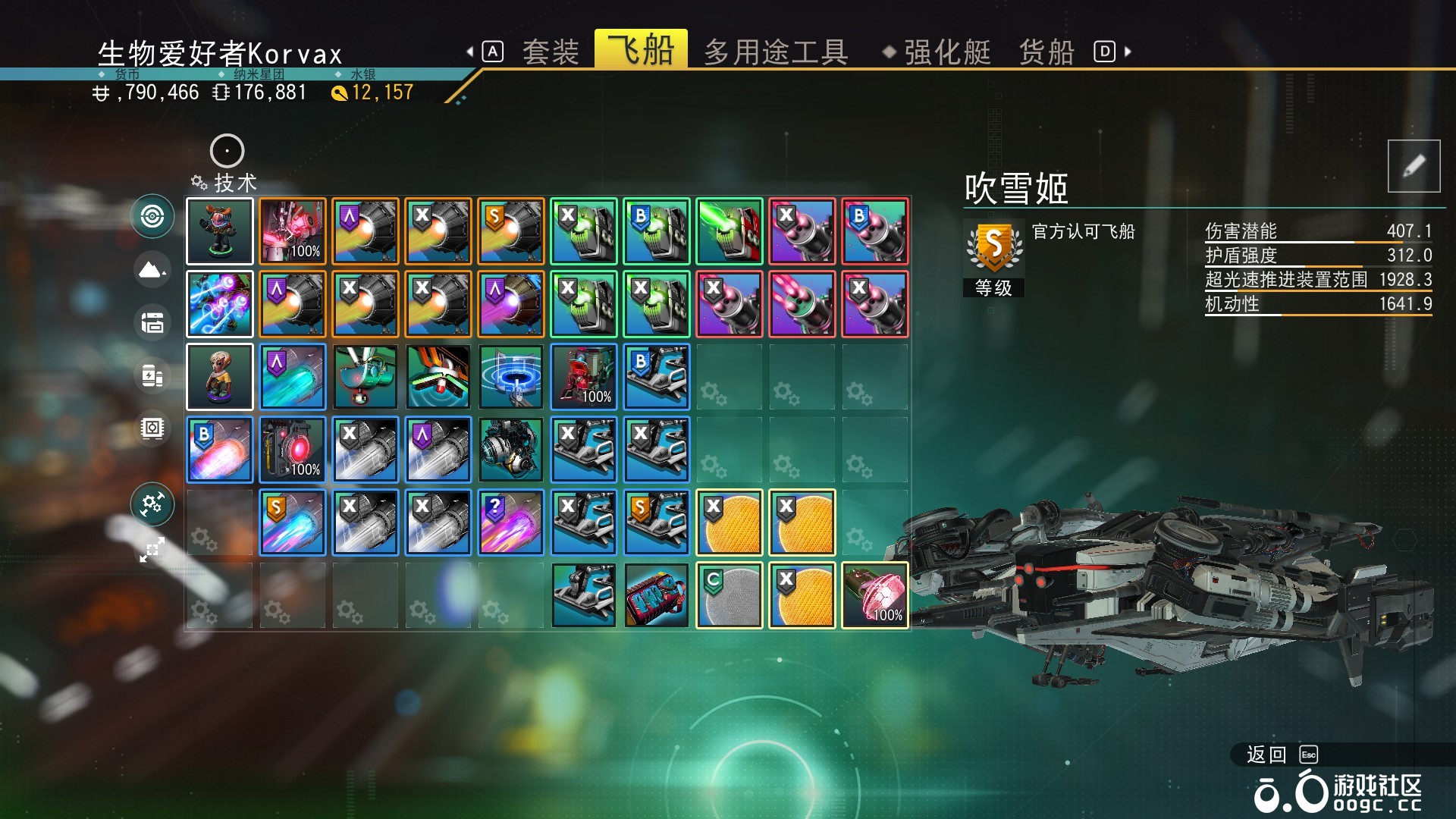Open the mountain terrain sidebar icon
Screen dimensions: 1456x819
(x=152, y=269)
